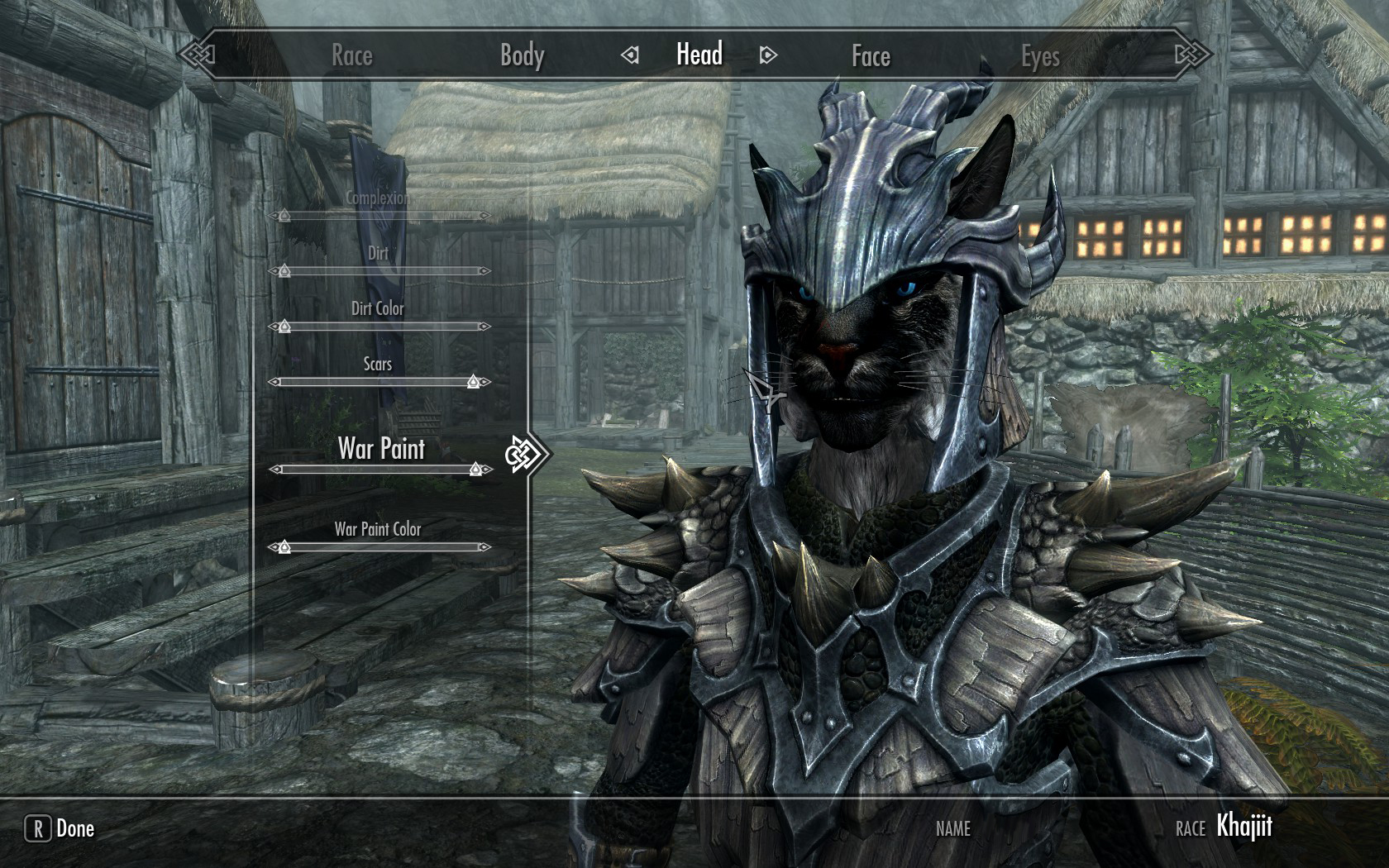
Task: Open the Body category tab
Action: [522, 55]
